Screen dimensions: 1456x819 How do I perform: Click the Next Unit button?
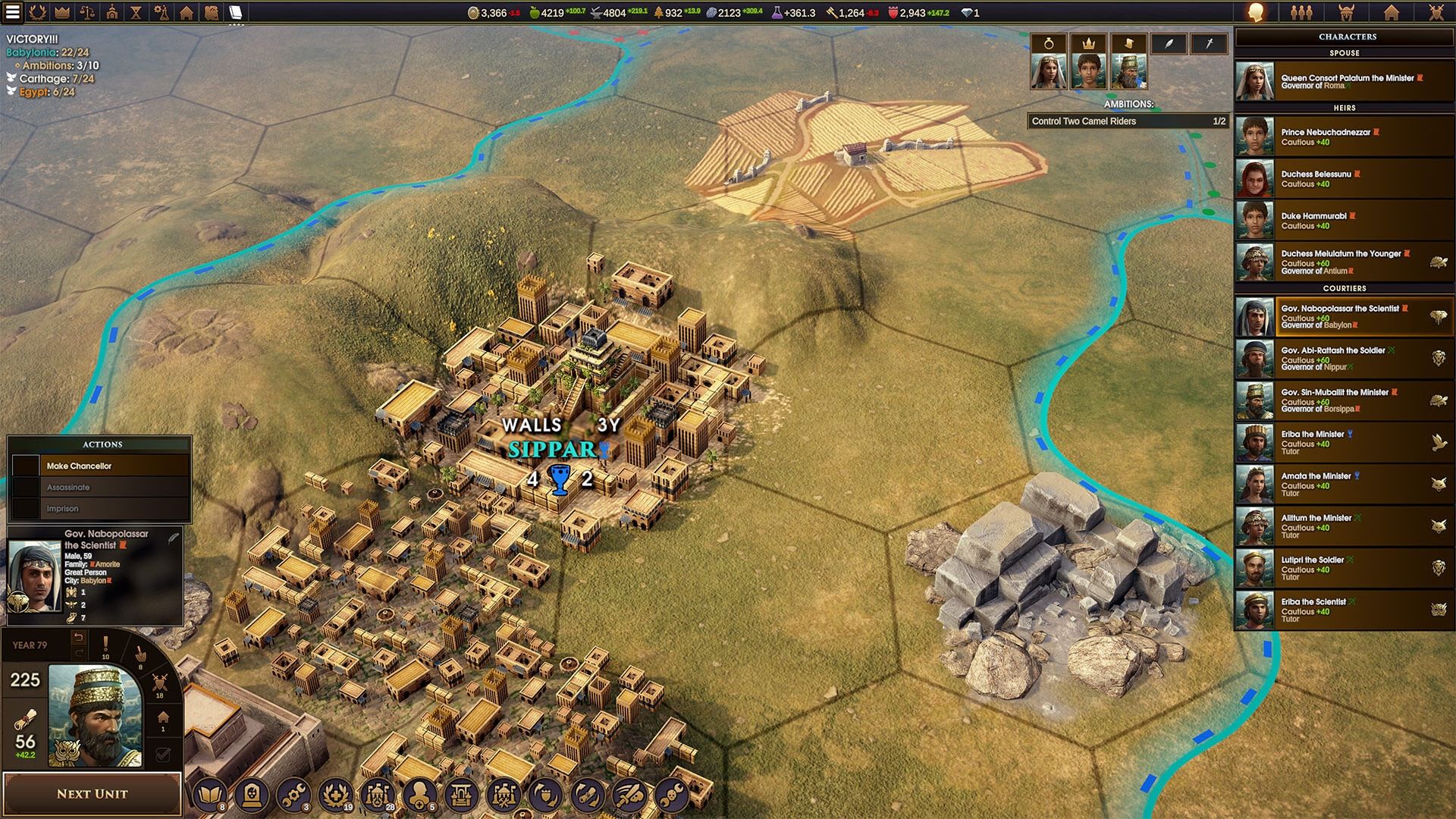coord(92,794)
